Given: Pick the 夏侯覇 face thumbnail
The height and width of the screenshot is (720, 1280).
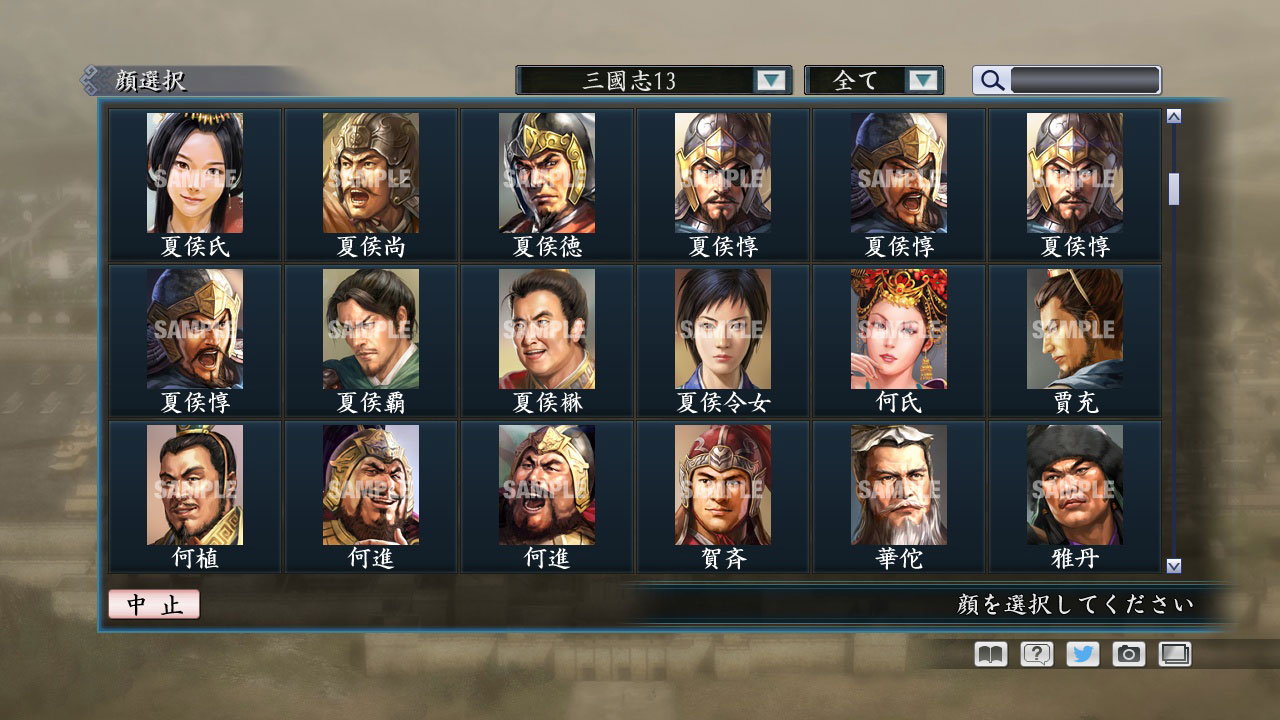Looking at the screenshot, I should pos(371,330).
